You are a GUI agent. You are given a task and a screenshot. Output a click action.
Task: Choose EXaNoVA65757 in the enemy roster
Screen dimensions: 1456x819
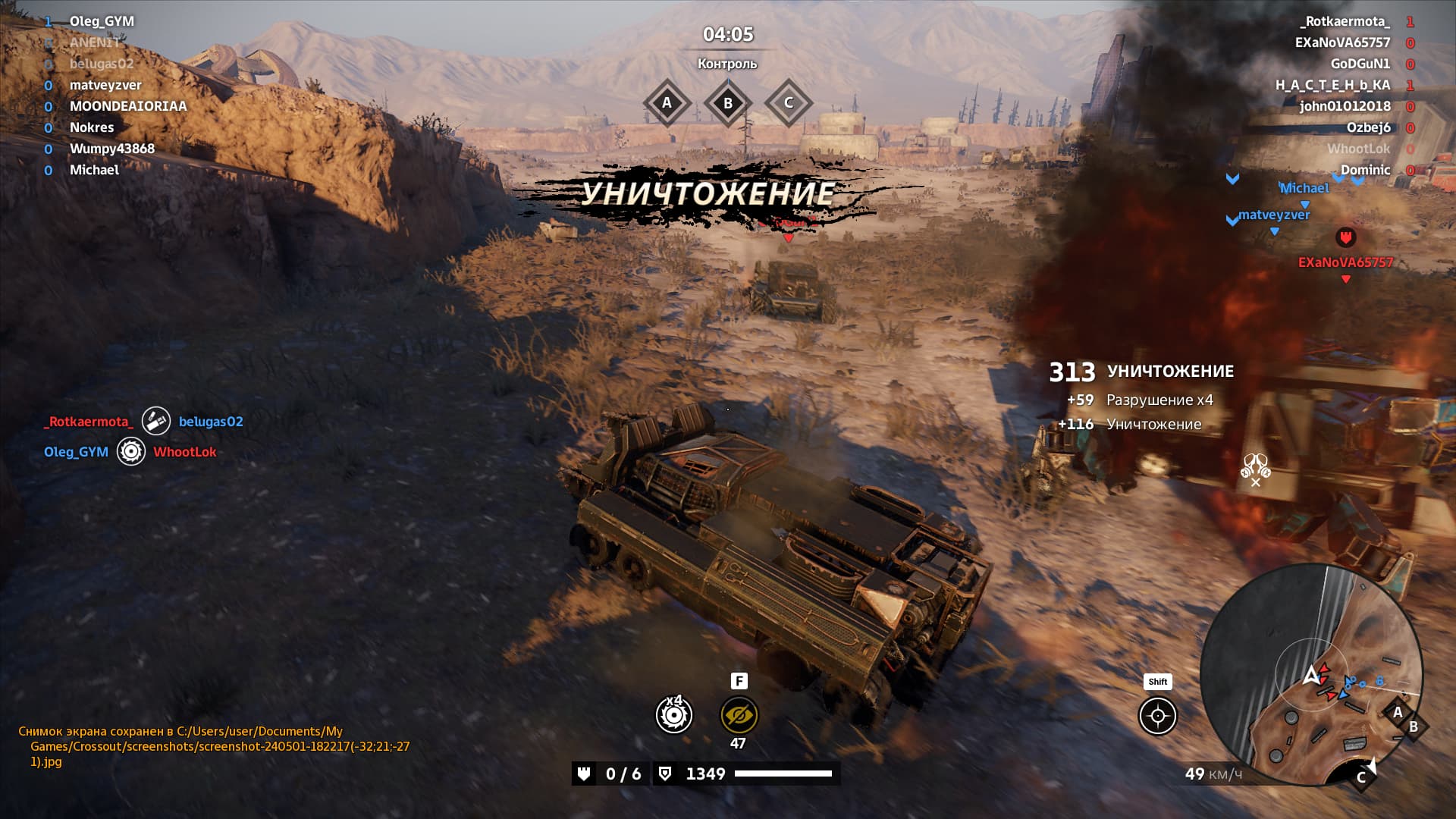(1342, 42)
